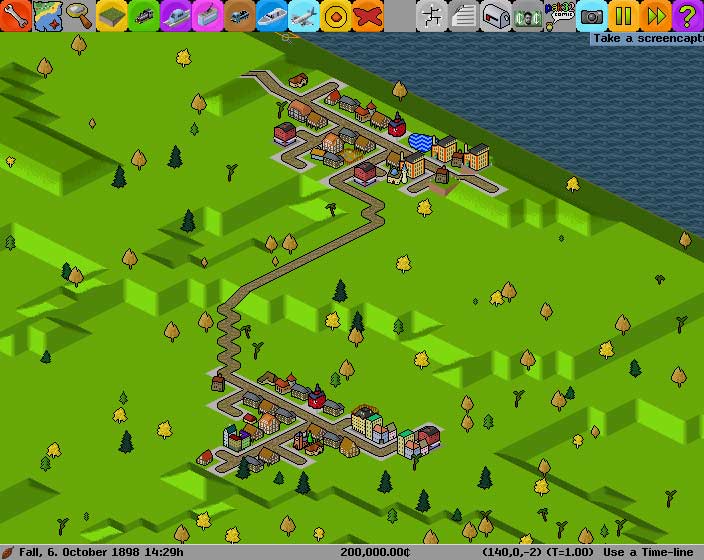Open the finances money icon
Viewport: 704px width, 560px height.
pos(527,15)
